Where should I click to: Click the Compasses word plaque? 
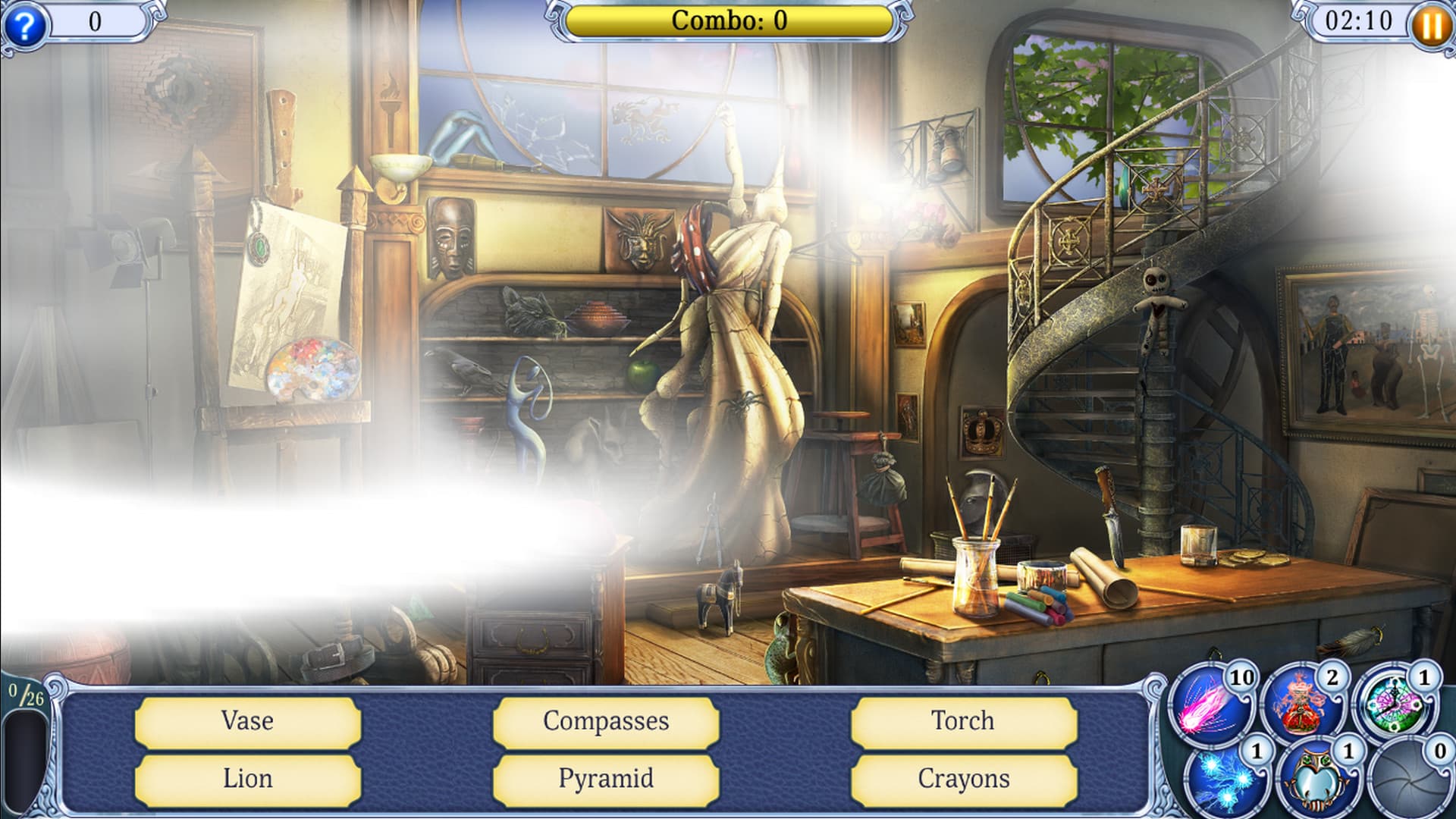pos(604,722)
